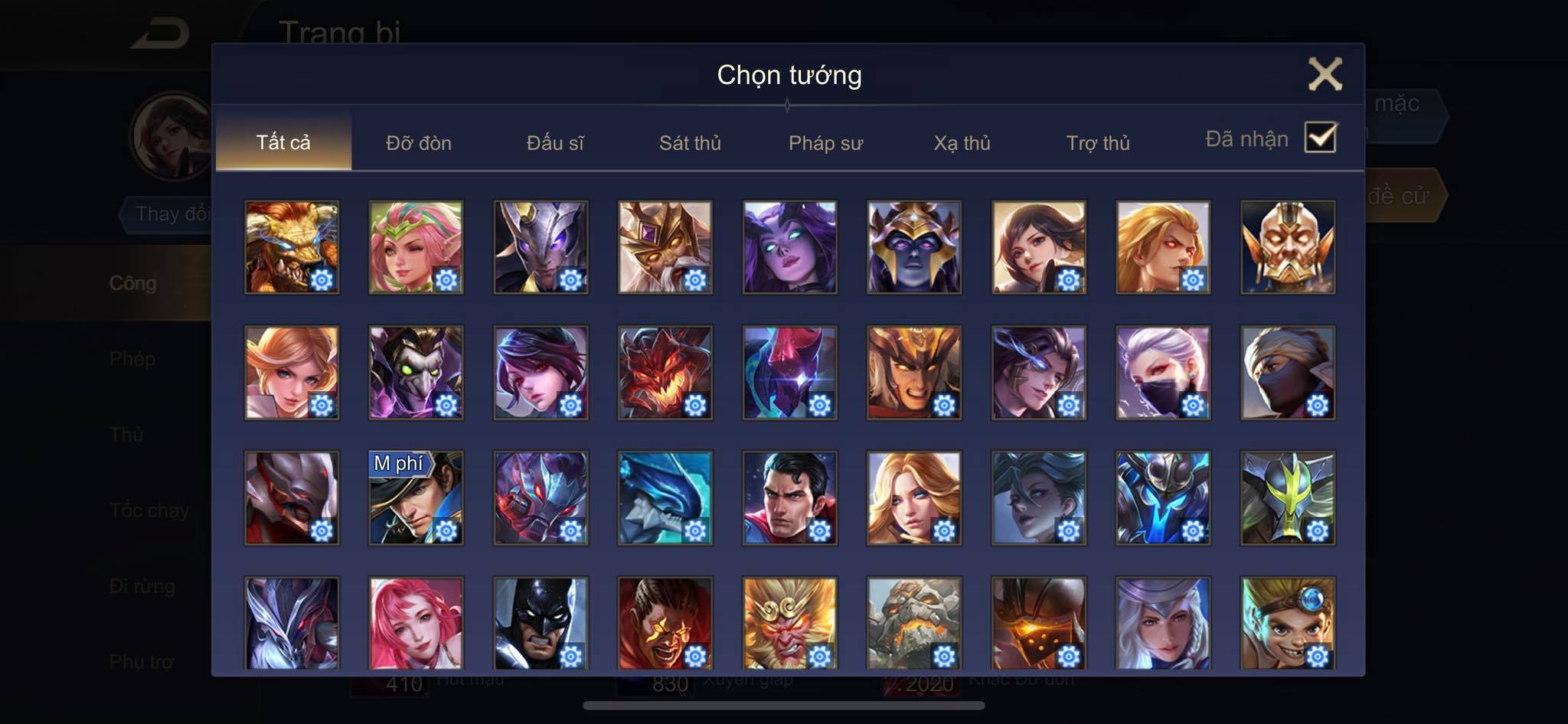
Task: Select the orange lion beast hero
Action: (292, 247)
